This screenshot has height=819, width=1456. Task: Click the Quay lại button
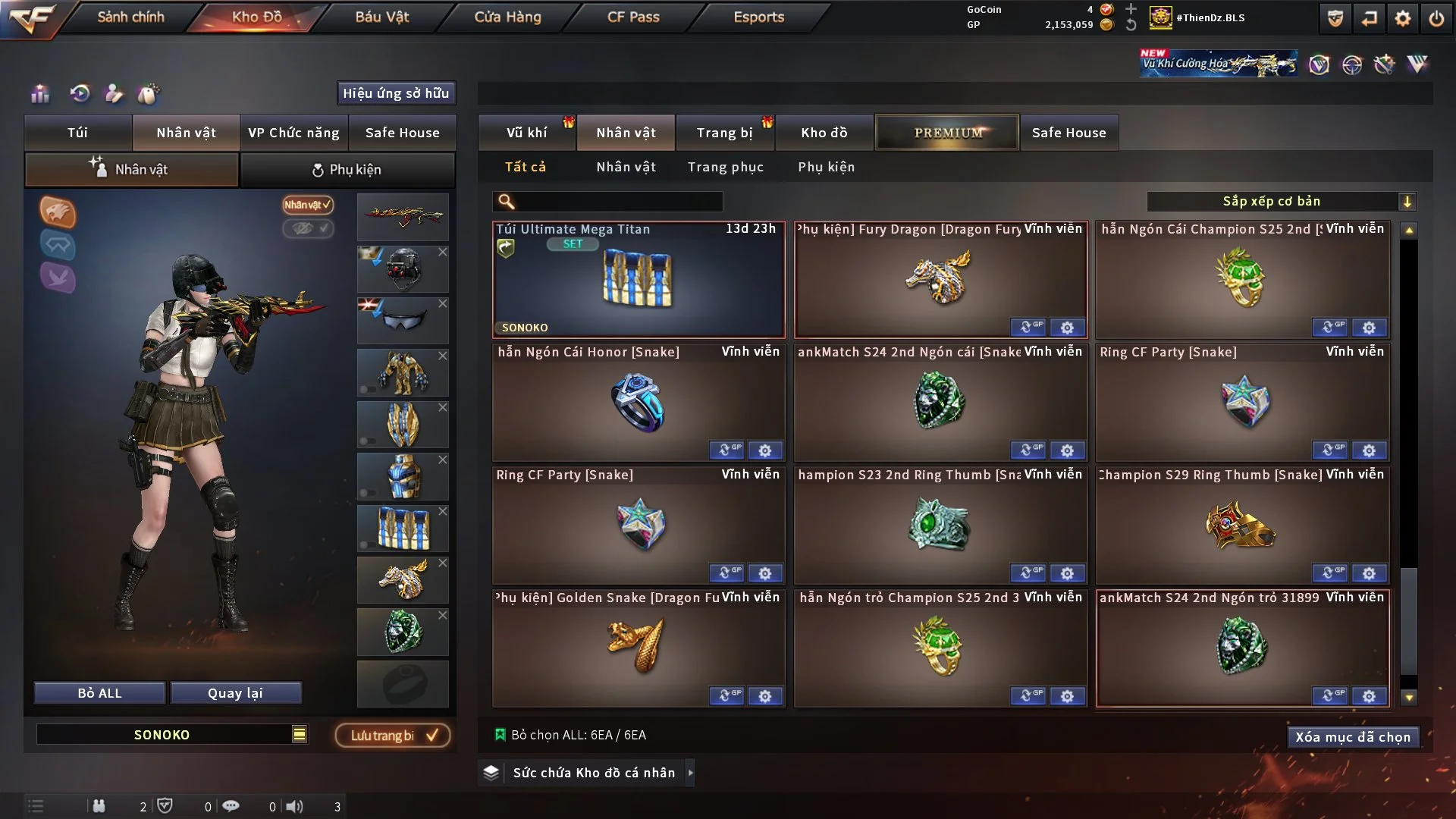(x=235, y=693)
